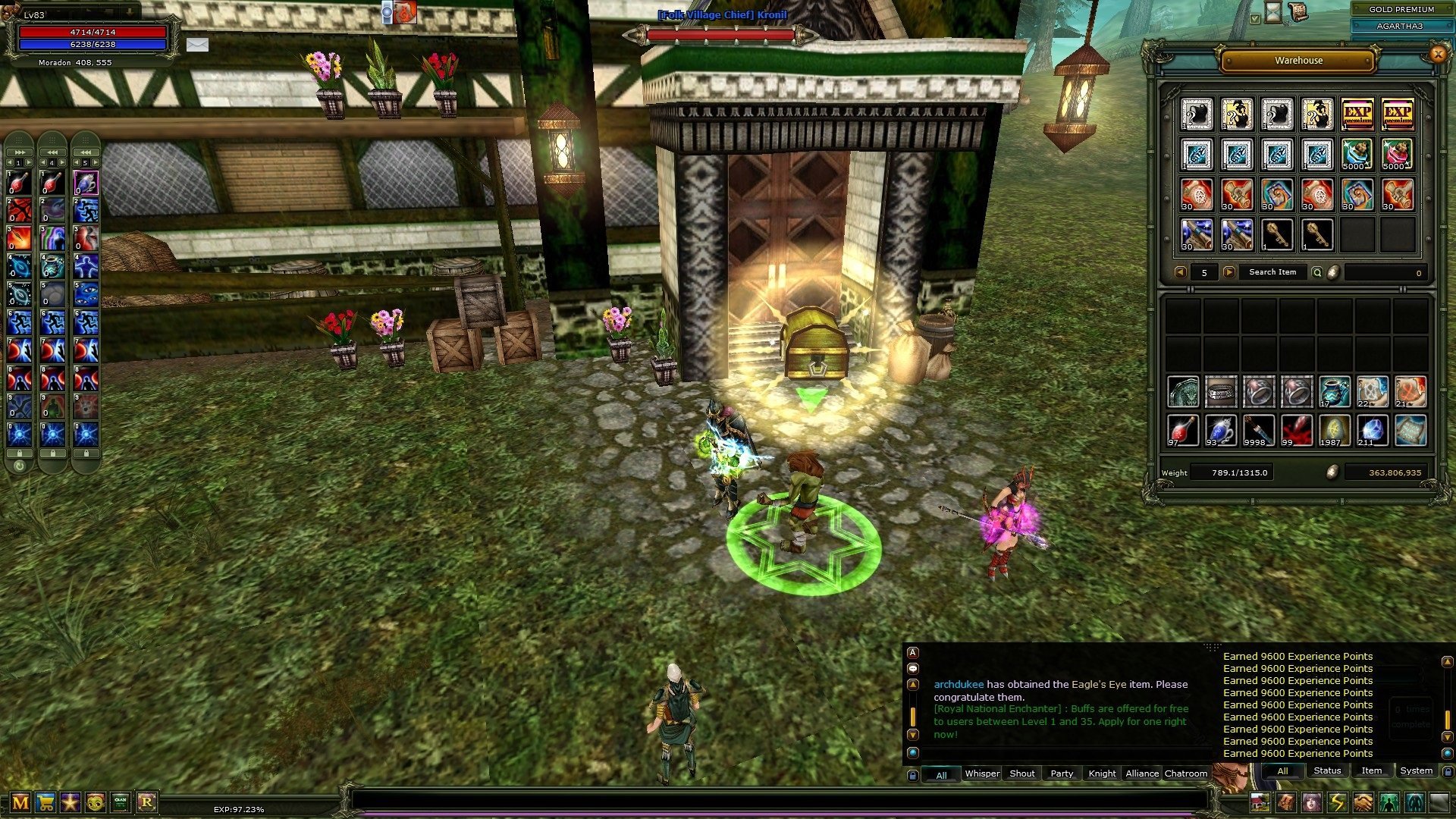The width and height of the screenshot is (1456, 819).
Task: Close the Warehouse window
Action: 1437,54
